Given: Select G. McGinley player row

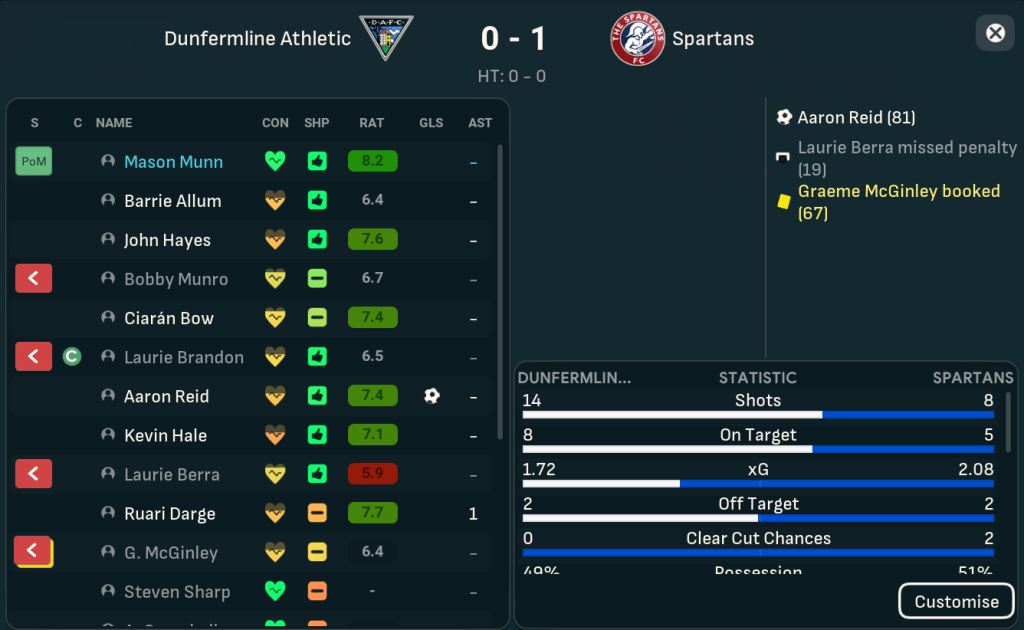Looking at the screenshot, I should click(x=170, y=552).
